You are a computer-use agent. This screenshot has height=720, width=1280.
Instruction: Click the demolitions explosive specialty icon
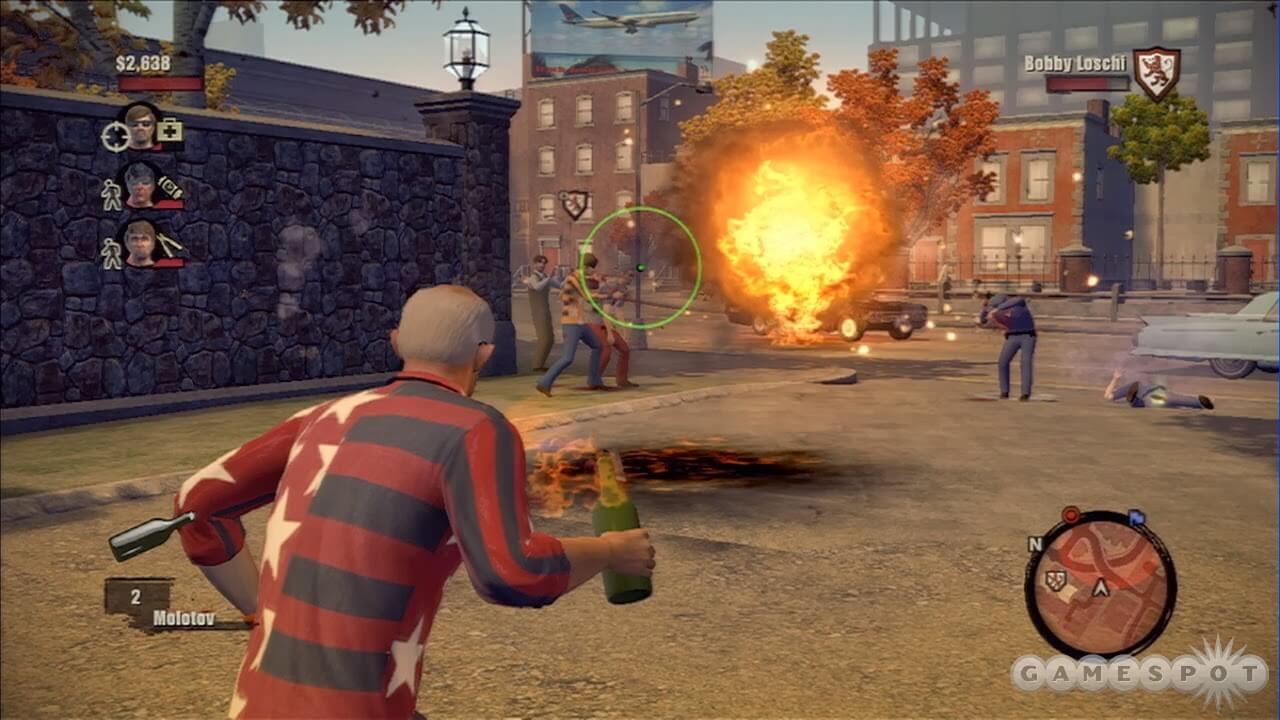(170, 188)
